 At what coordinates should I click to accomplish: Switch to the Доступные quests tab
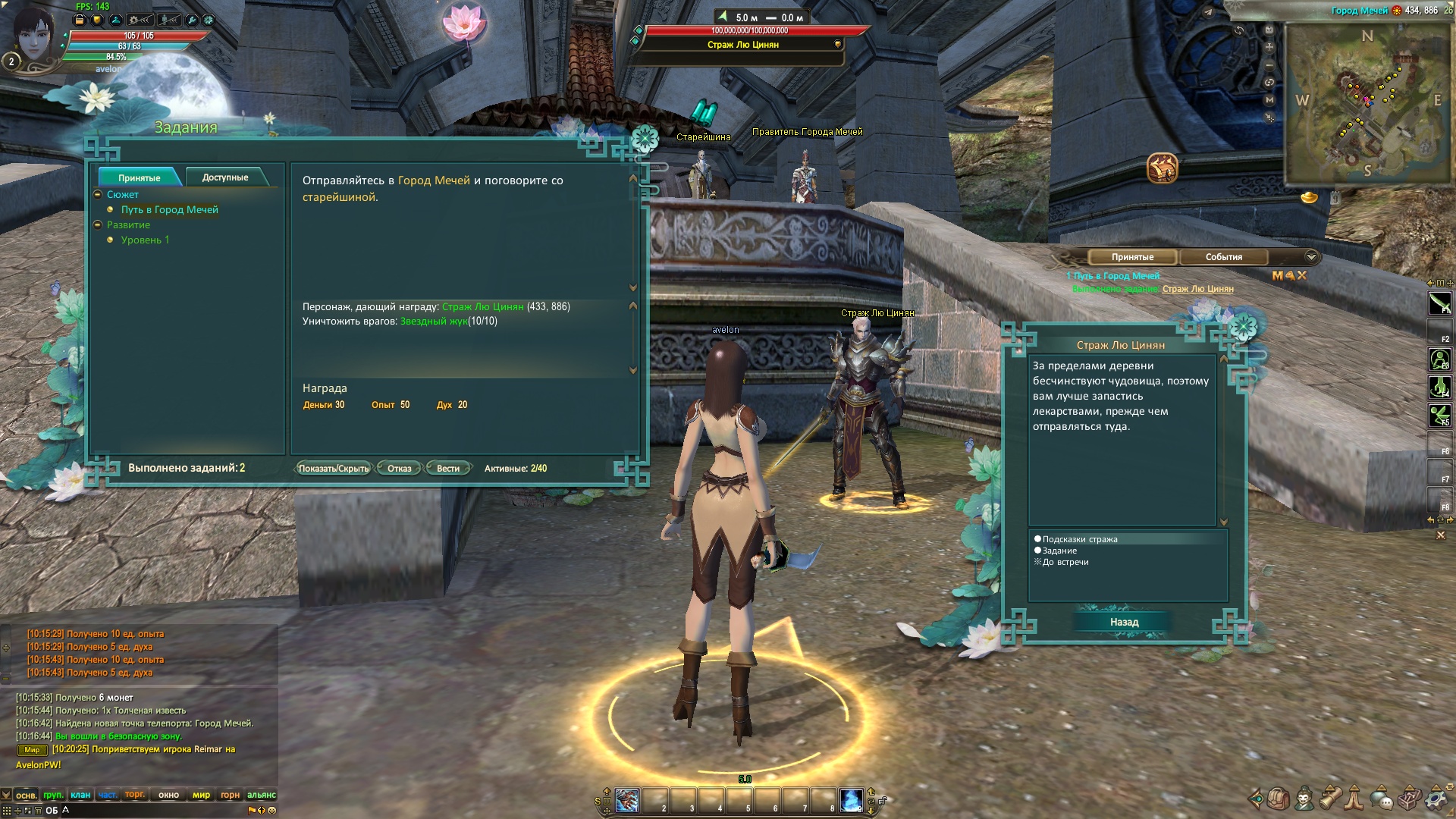point(225,177)
